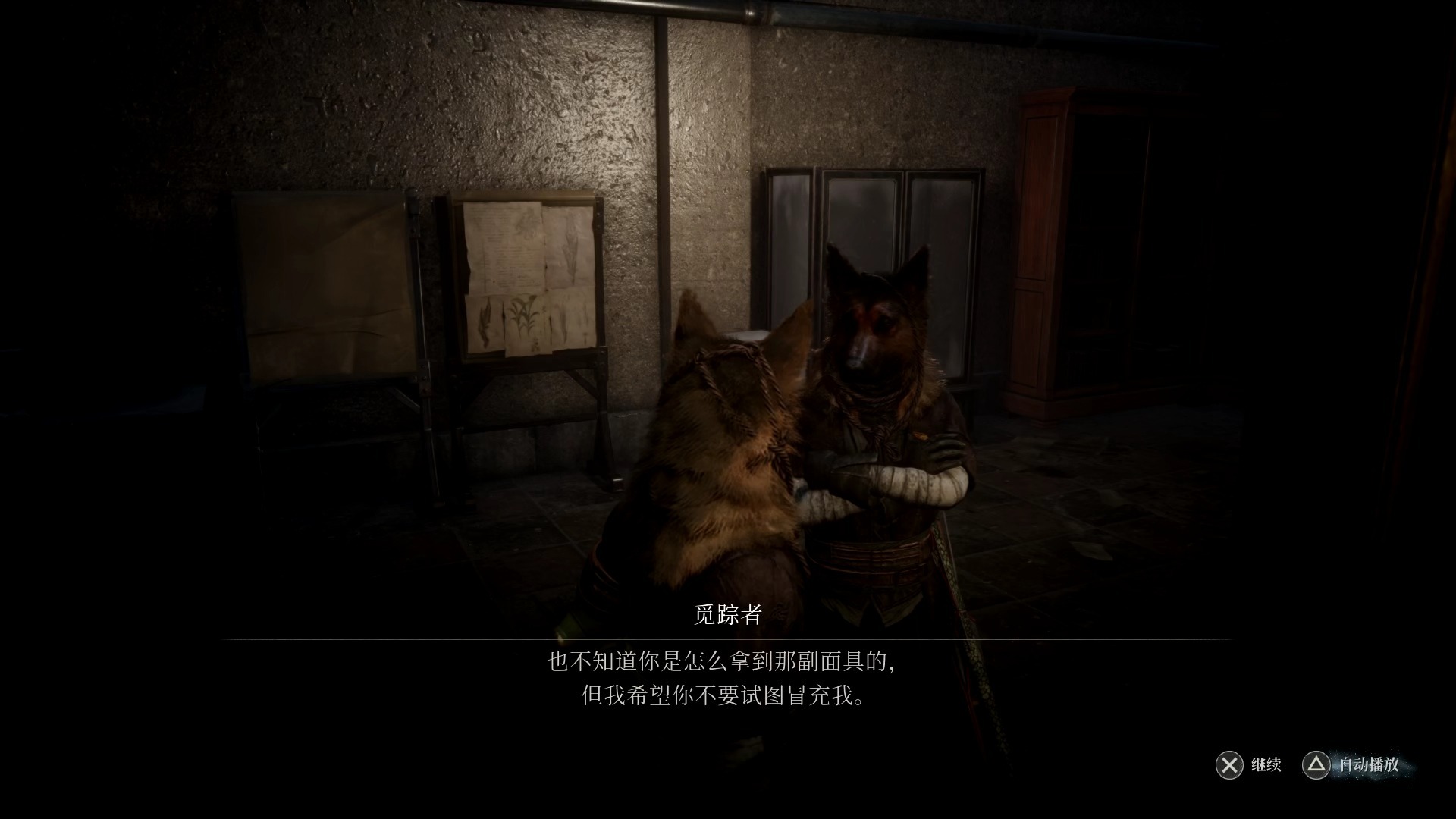
Task: Toggle dialogue continuation via X prompt
Action: 1229,766
